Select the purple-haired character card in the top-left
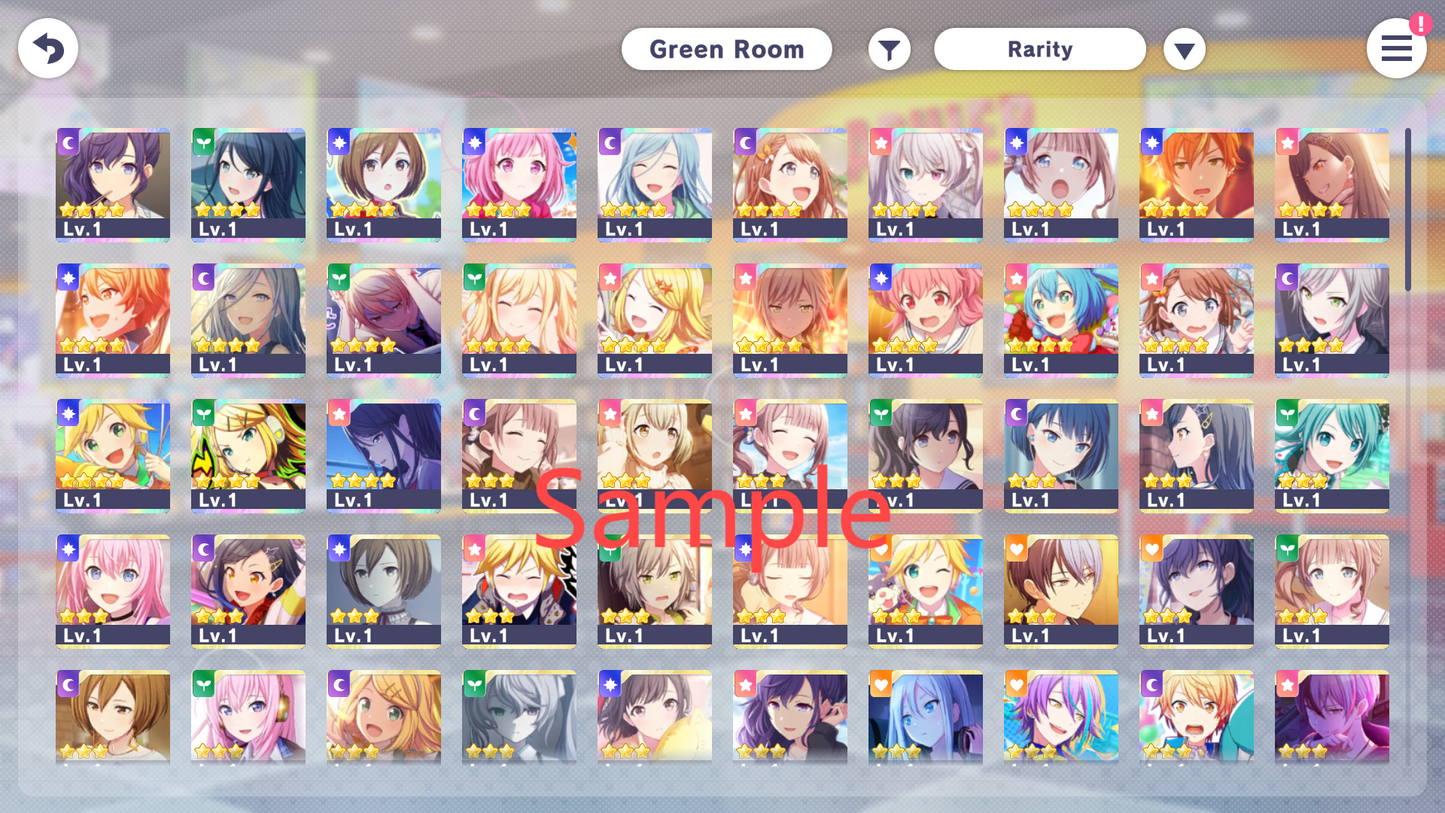This screenshot has height=813, width=1445. [x=113, y=185]
